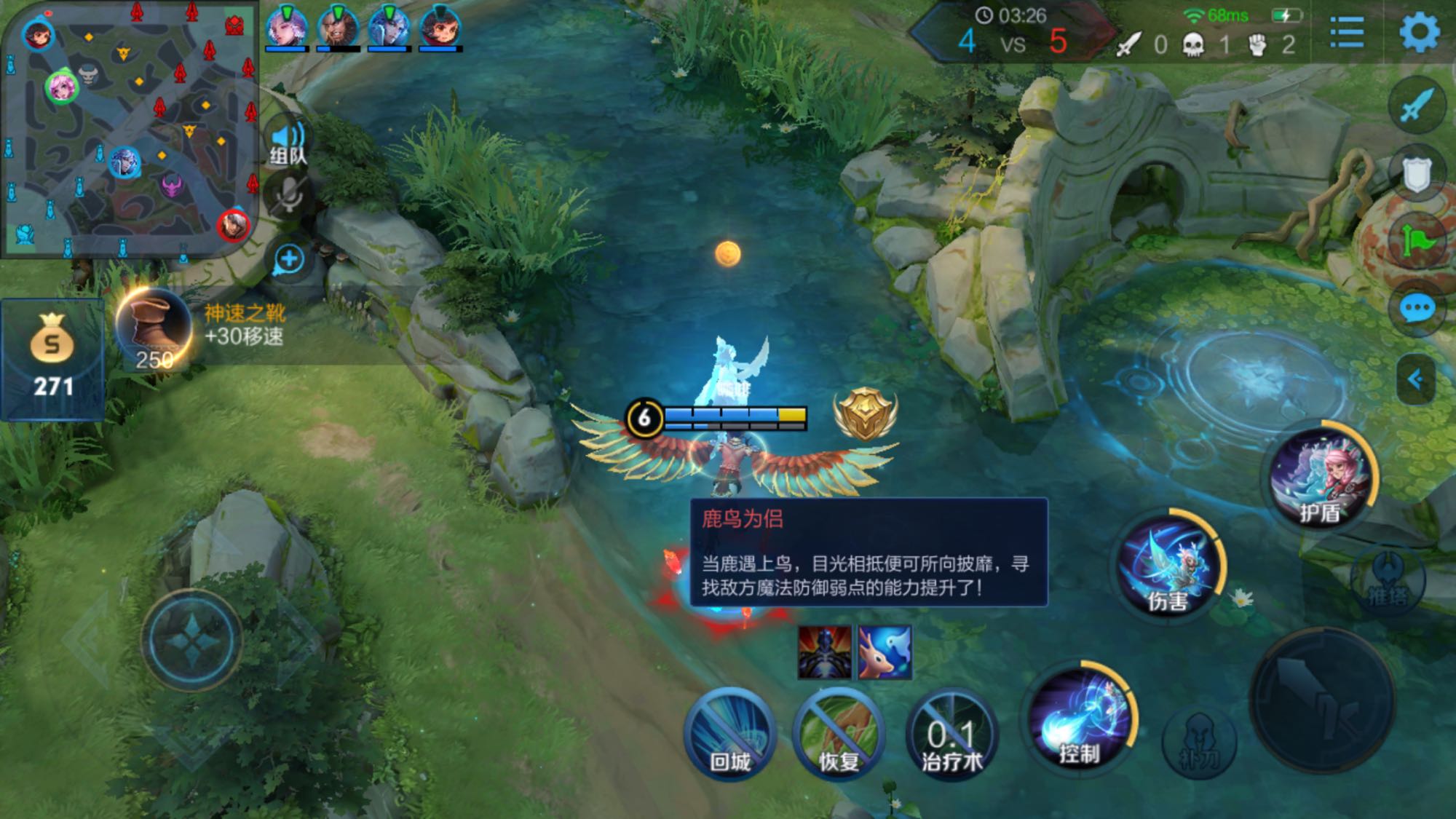Toggle the microphone button
The height and width of the screenshot is (819, 1456).
(288, 195)
